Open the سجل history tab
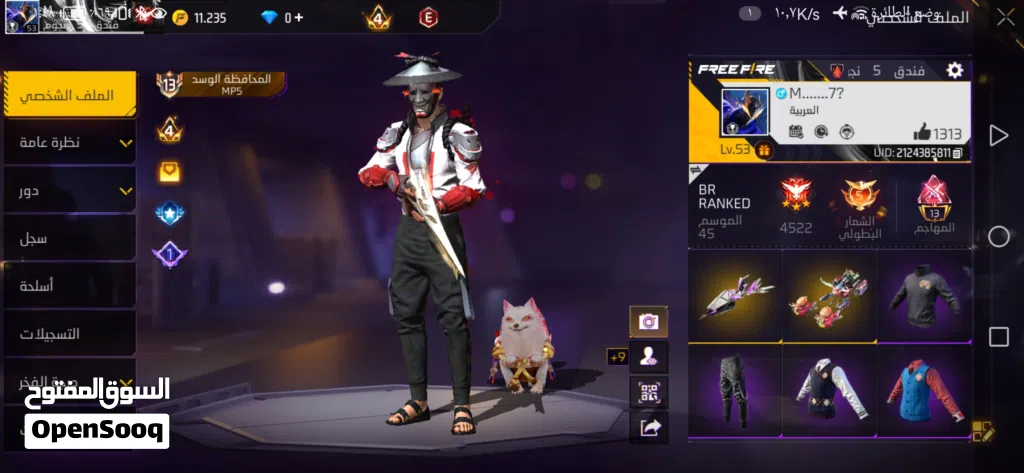Screen dimensions: 1024x473 pyautogui.click(x=70, y=238)
